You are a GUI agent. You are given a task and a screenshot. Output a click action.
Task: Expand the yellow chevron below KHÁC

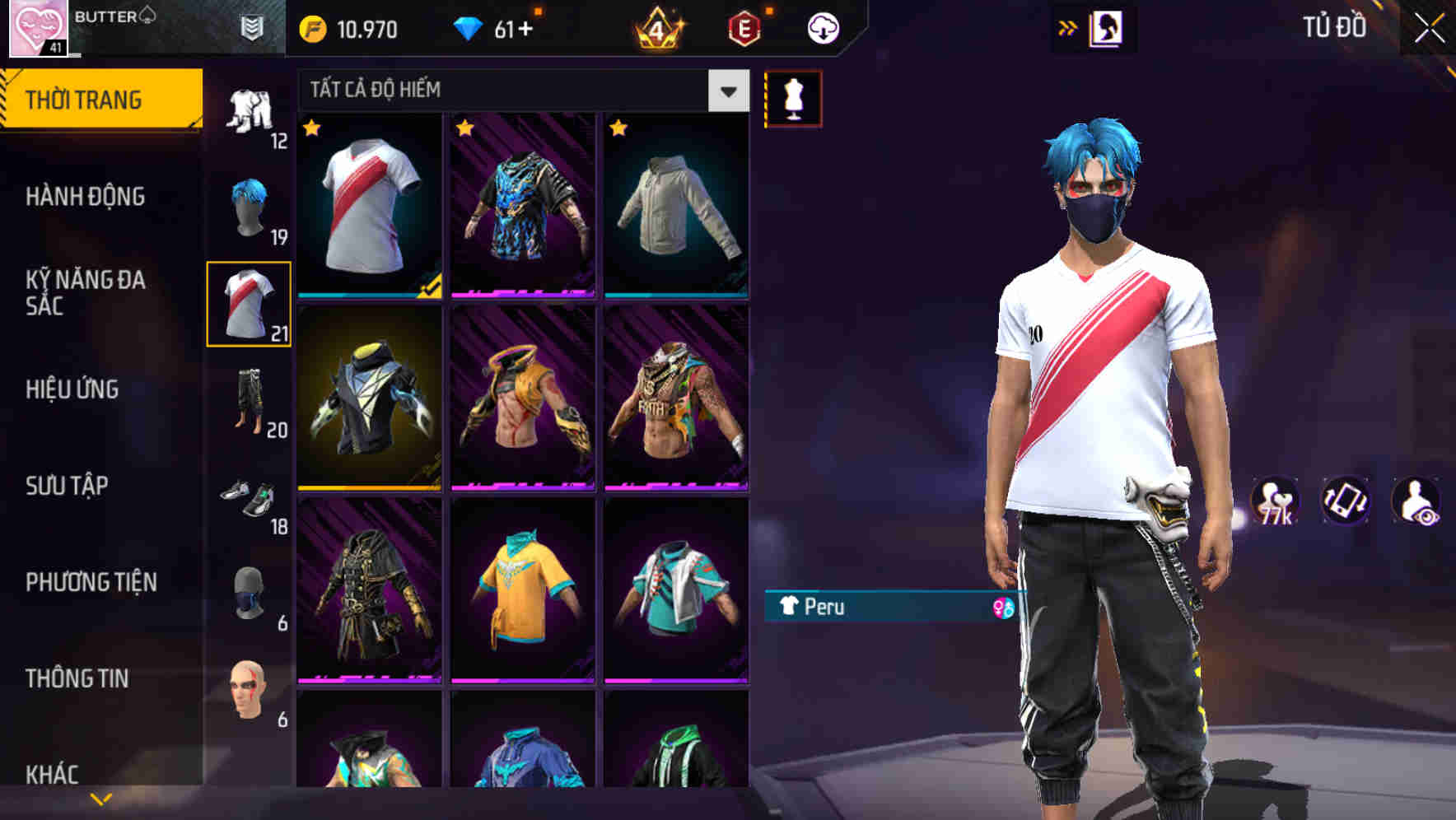[99, 797]
